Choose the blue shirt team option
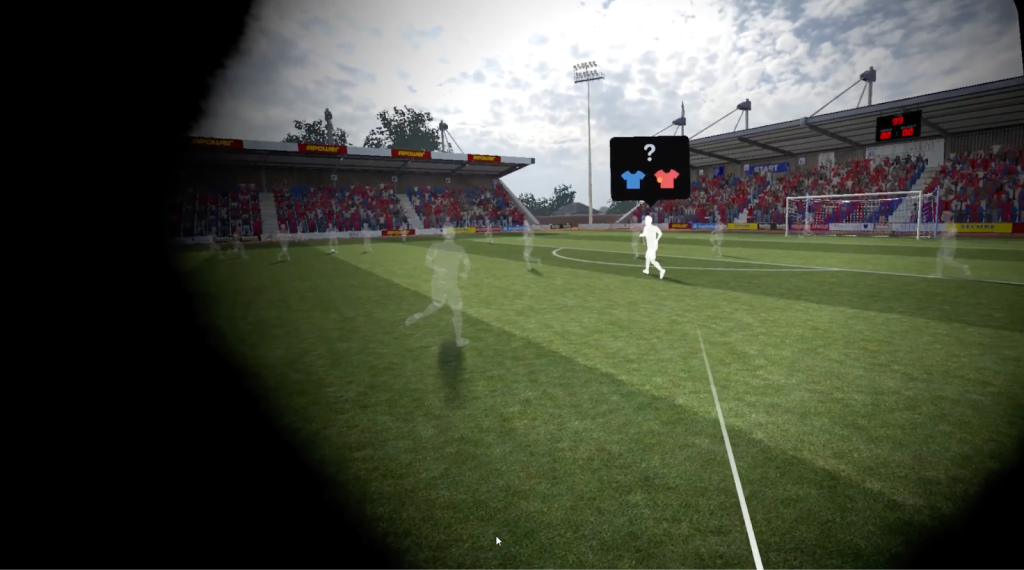This screenshot has height=570, width=1024. [633, 180]
